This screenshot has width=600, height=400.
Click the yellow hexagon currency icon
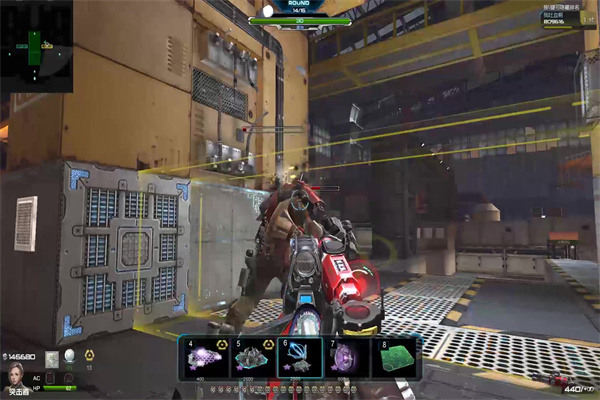pos(88,356)
